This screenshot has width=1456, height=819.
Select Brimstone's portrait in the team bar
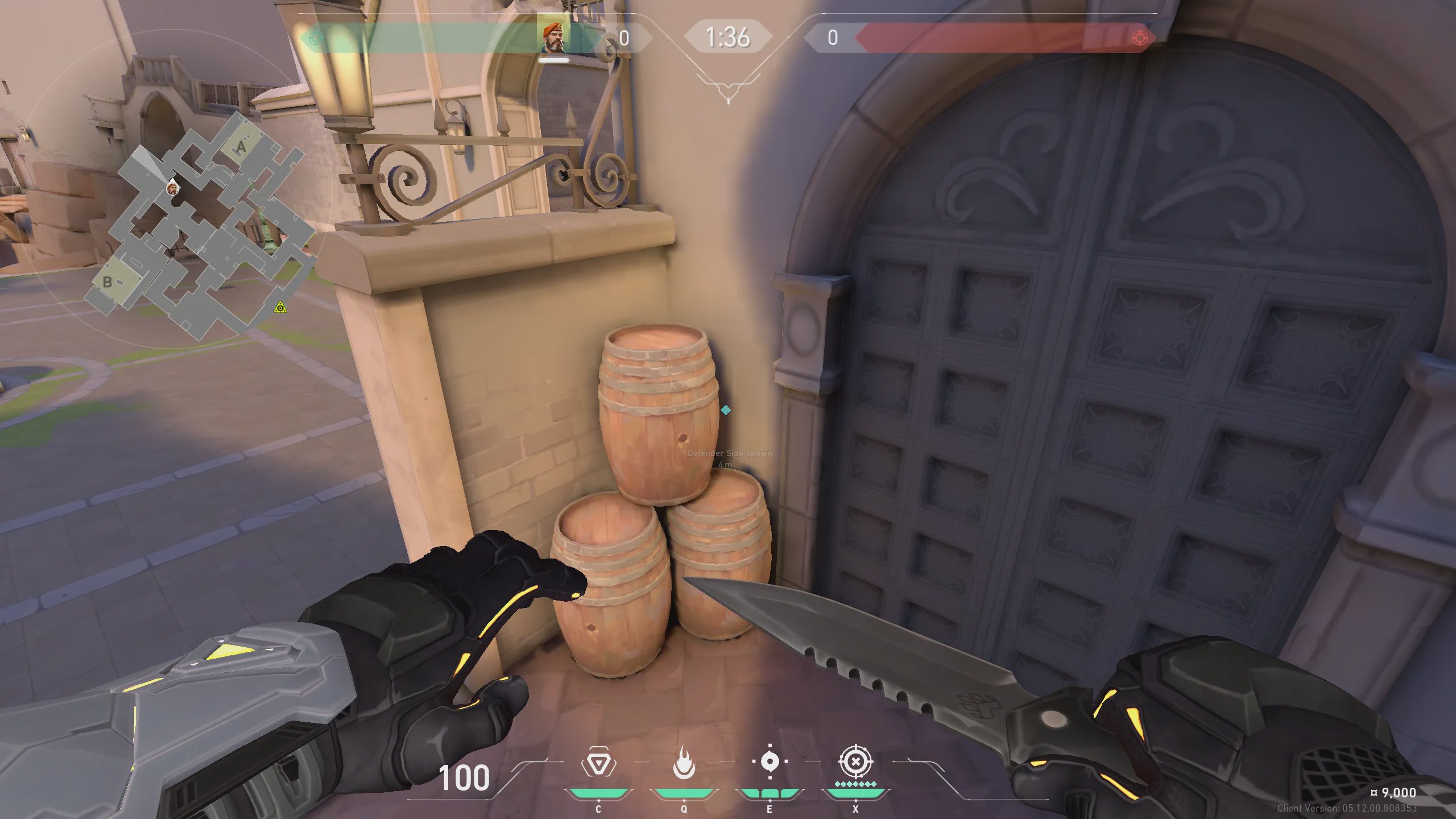553,38
